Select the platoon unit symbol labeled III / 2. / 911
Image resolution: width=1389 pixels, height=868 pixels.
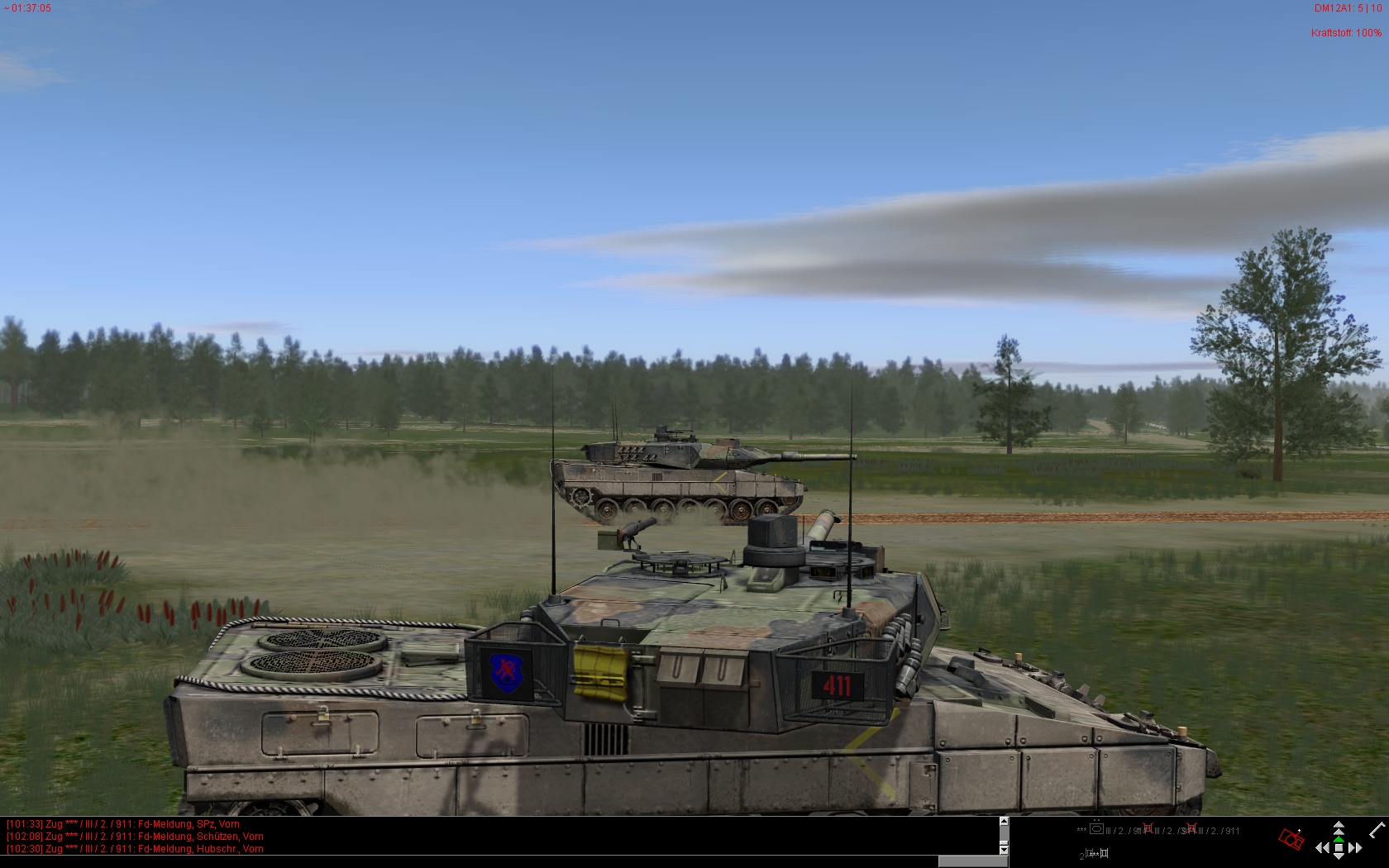pos(1097,830)
